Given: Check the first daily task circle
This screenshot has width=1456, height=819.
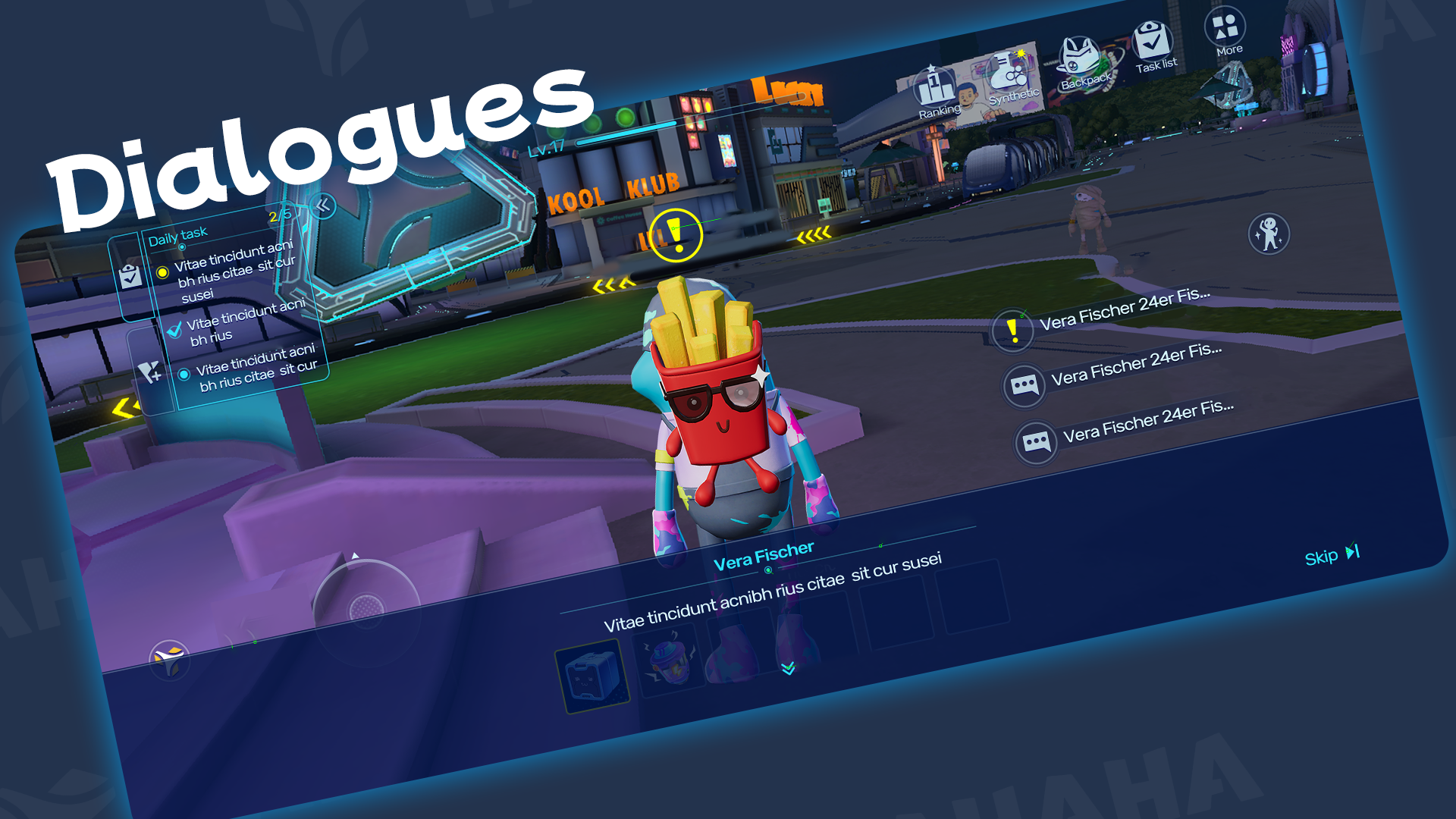Looking at the screenshot, I should point(164,272).
